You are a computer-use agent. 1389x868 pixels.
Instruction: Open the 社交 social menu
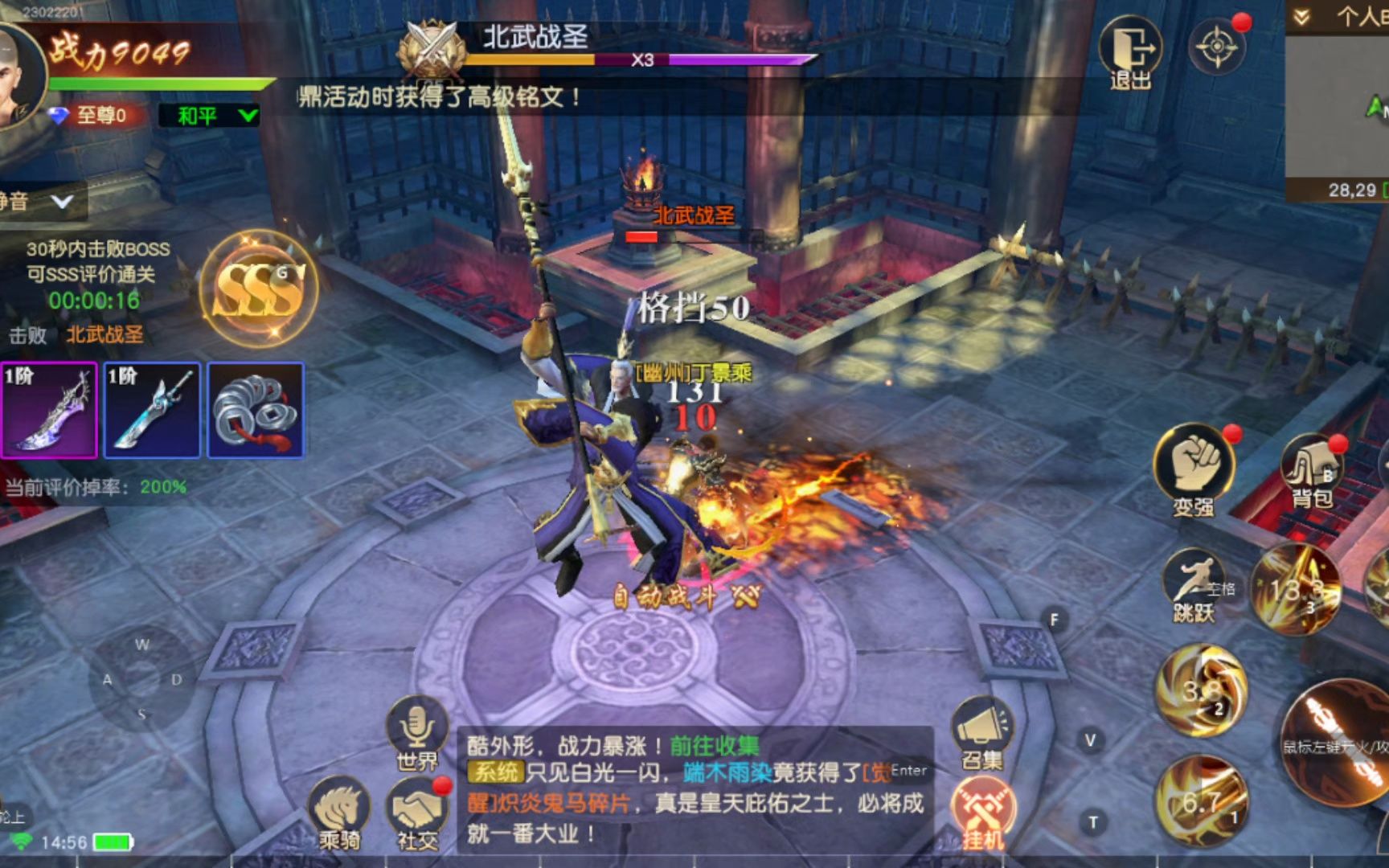419,812
